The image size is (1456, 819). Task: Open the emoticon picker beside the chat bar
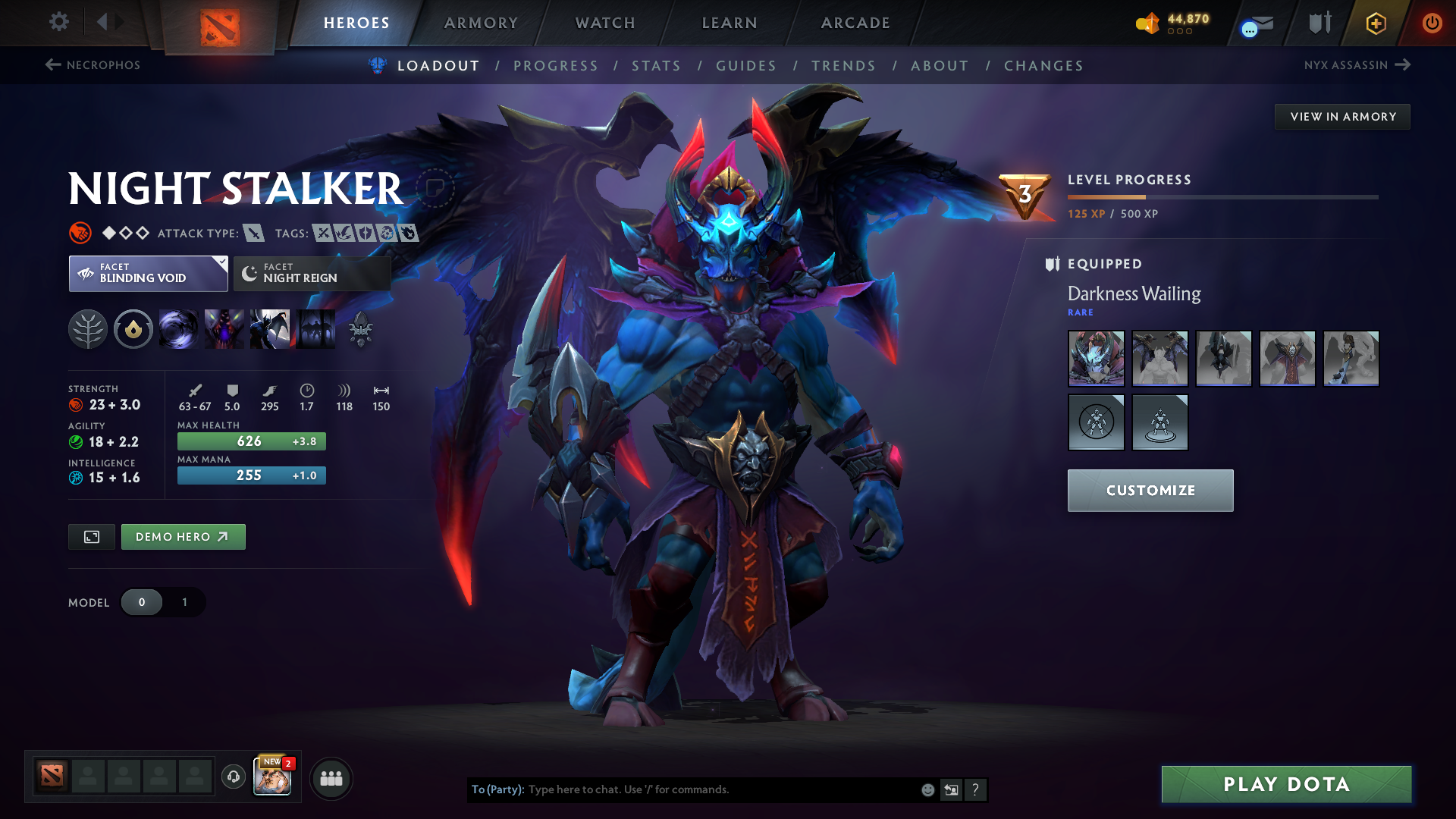click(927, 789)
